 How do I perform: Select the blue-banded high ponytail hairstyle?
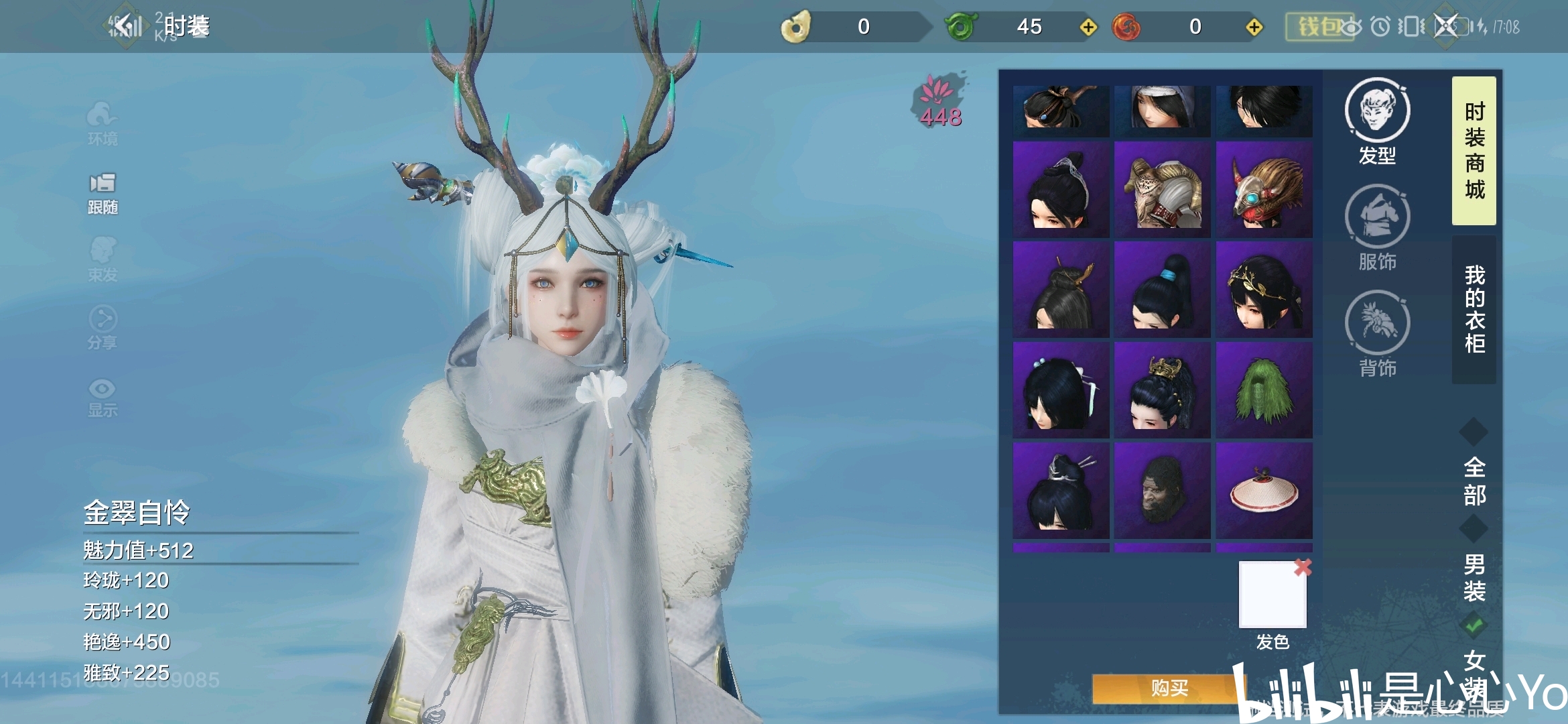tap(1163, 290)
